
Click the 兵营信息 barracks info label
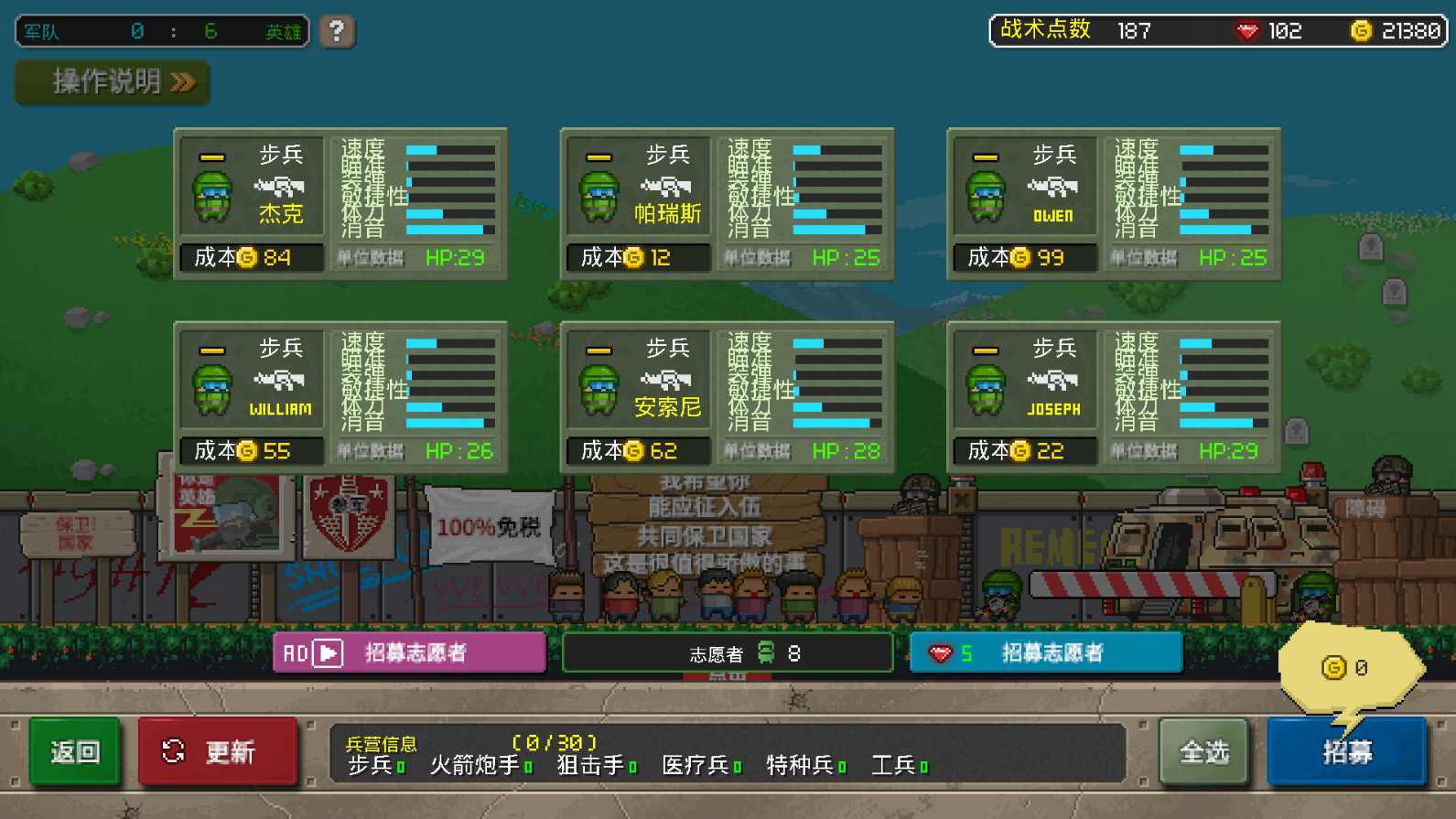383,743
